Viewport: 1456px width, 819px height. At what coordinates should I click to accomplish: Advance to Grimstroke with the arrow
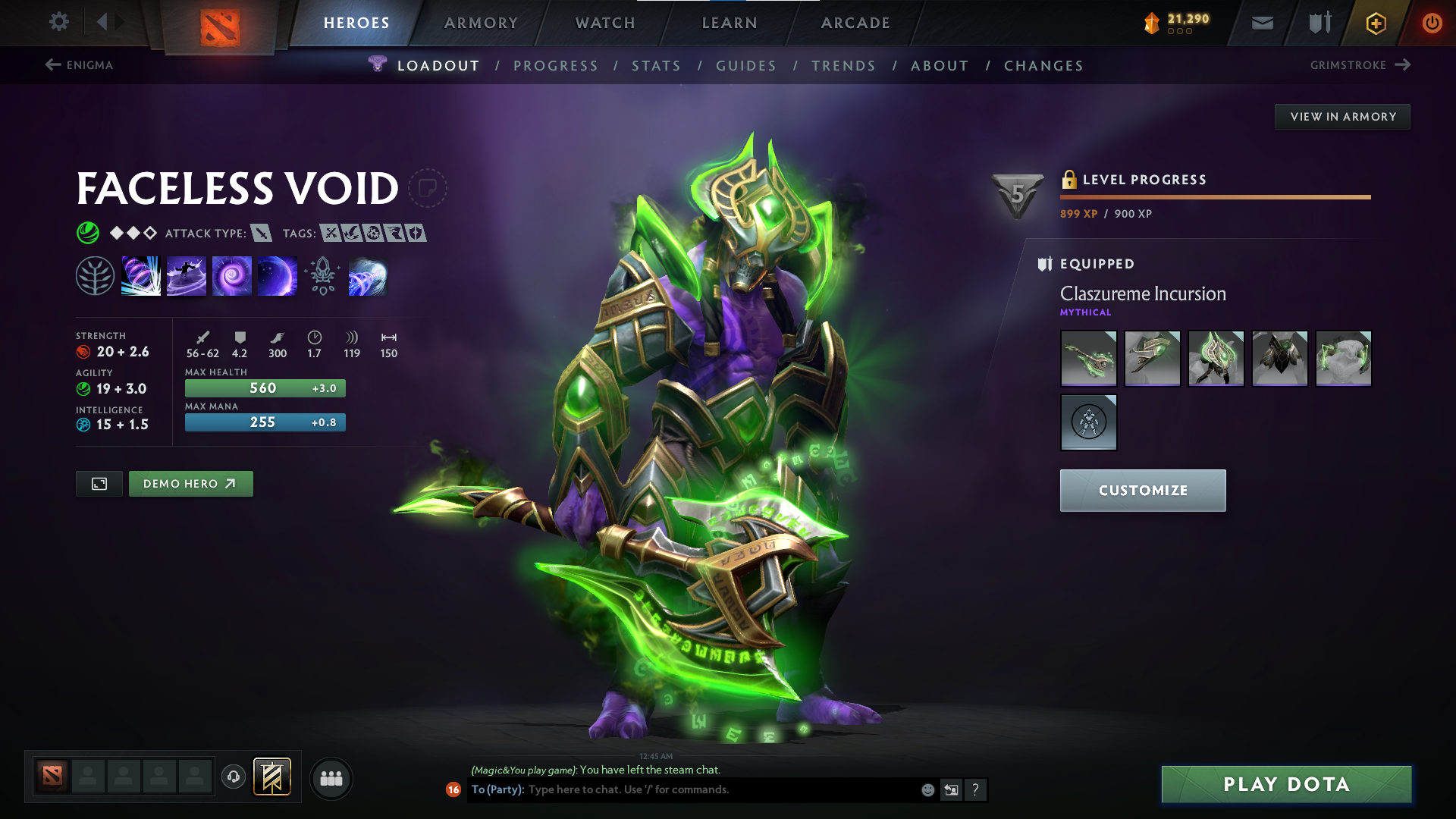click(x=1403, y=65)
